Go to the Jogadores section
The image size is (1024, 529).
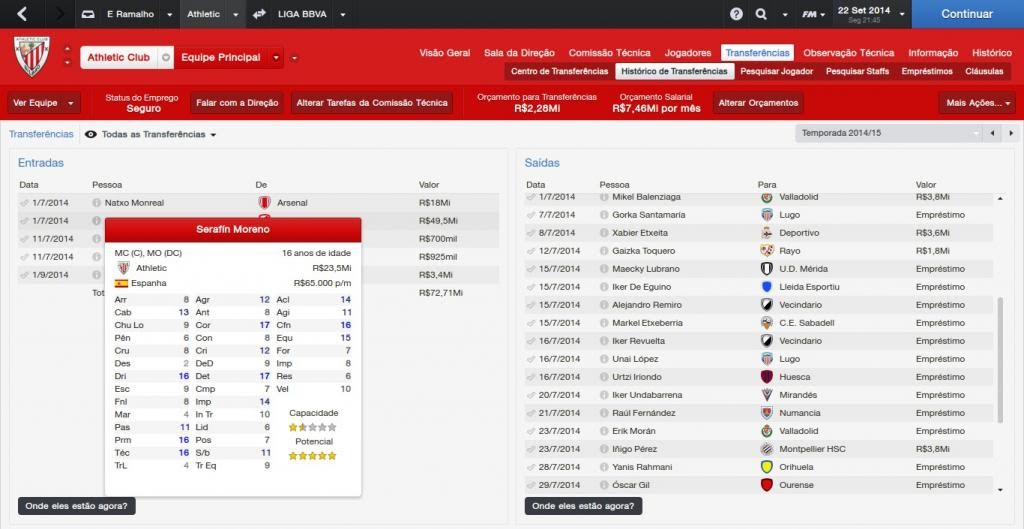[x=688, y=53]
